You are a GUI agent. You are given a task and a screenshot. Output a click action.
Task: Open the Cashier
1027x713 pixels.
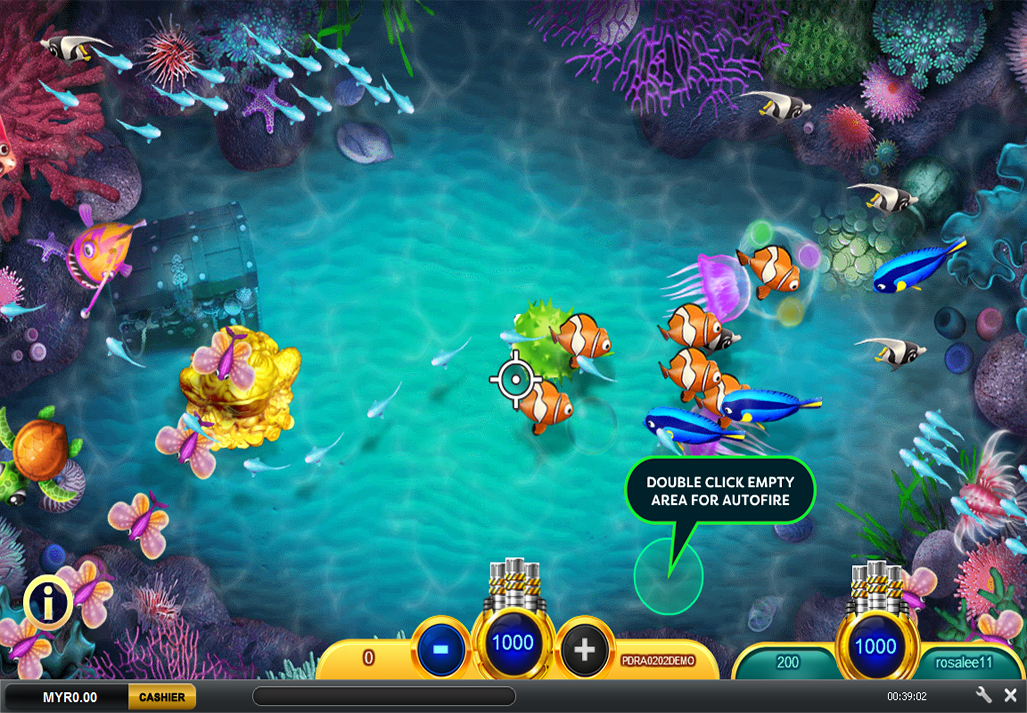coord(161,697)
